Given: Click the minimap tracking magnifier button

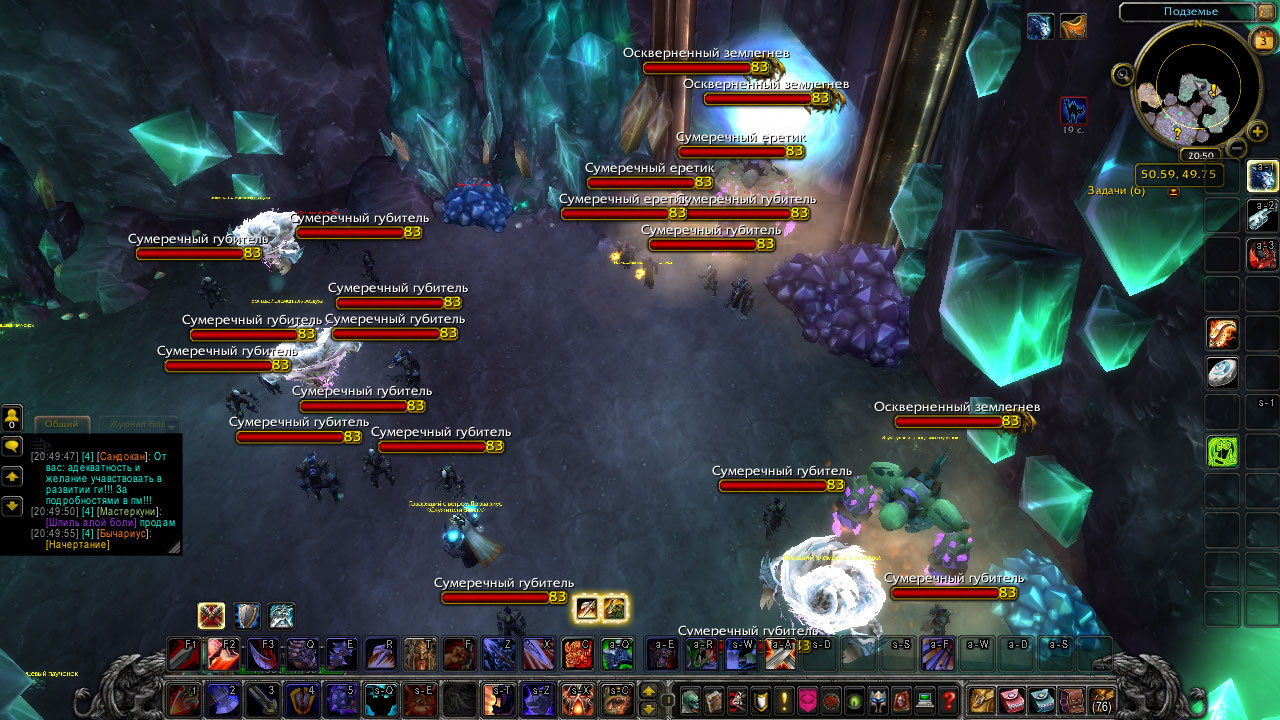Looking at the screenshot, I should (1122, 73).
